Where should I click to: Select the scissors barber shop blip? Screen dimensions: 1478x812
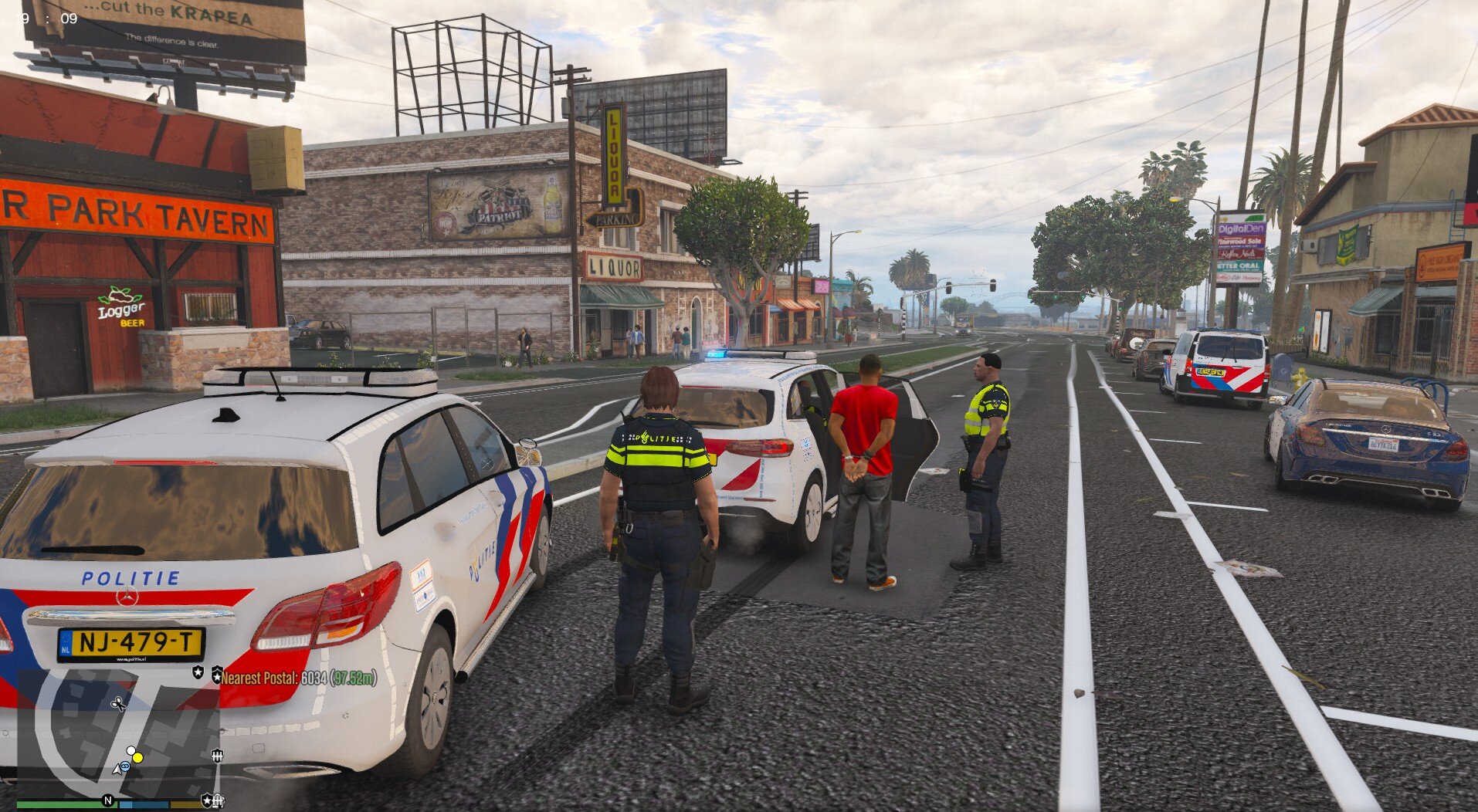pyautogui.click(x=118, y=703)
